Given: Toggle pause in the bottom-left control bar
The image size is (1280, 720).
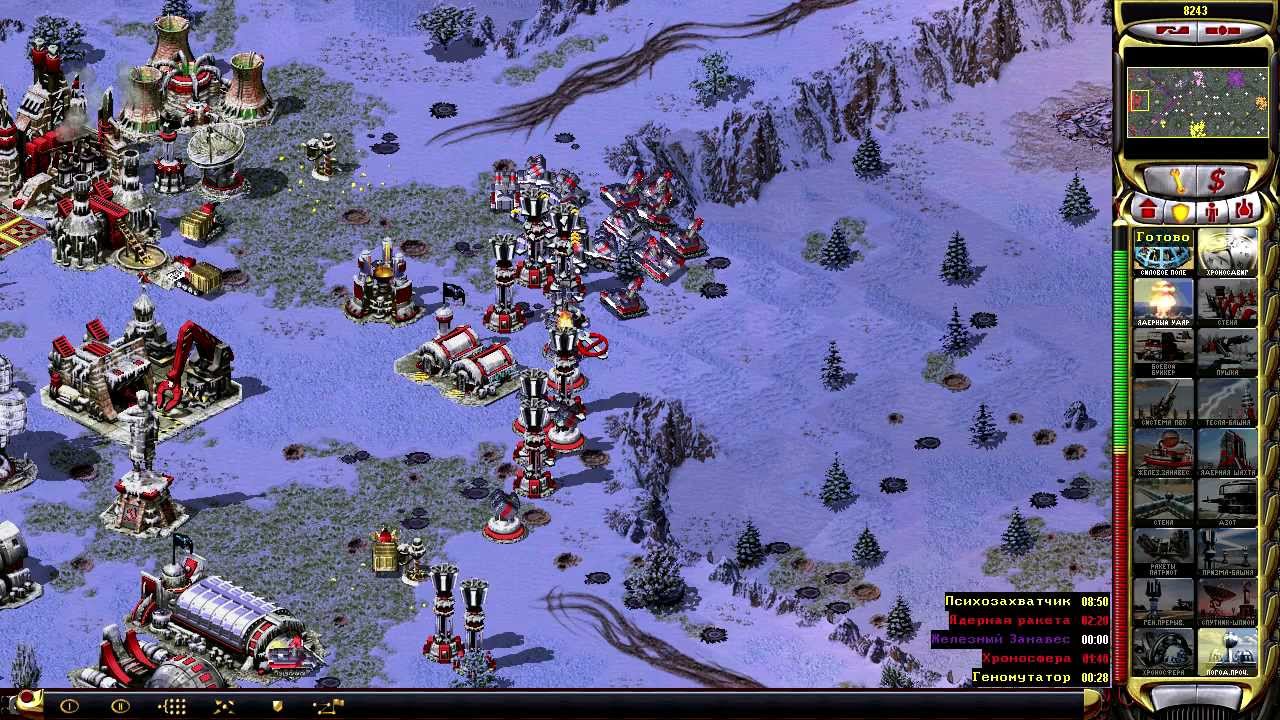Looking at the screenshot, I should tap(119, 707).
